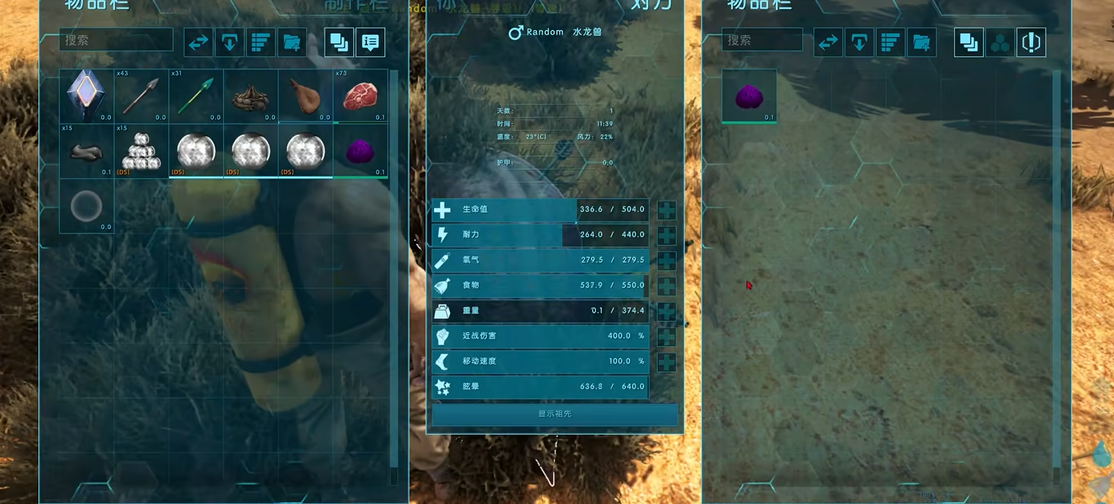Toggle the player inventory item tooltips icon
1114x504 pixels.
coord(371,43)
